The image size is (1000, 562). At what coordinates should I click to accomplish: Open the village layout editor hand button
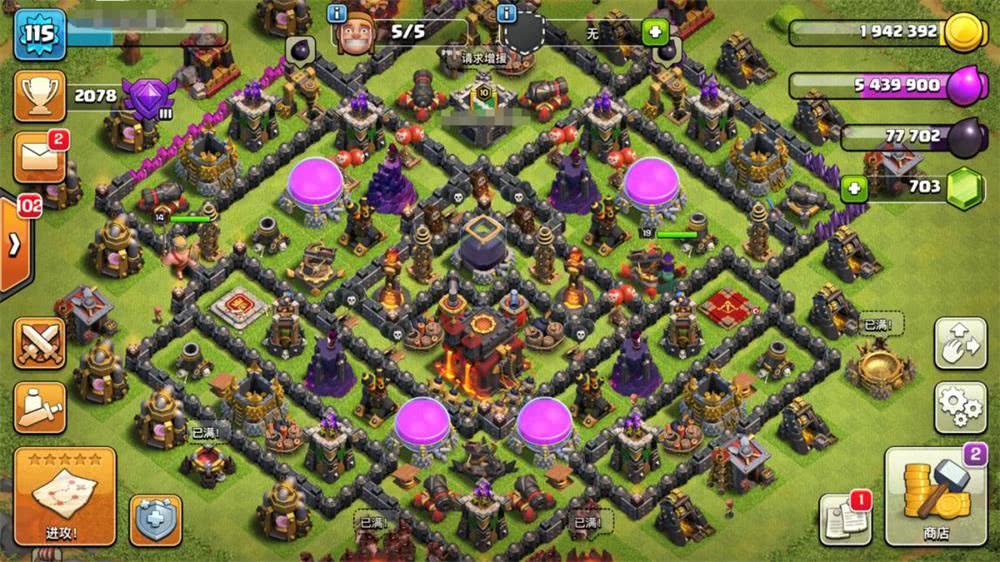click(959, 343)
